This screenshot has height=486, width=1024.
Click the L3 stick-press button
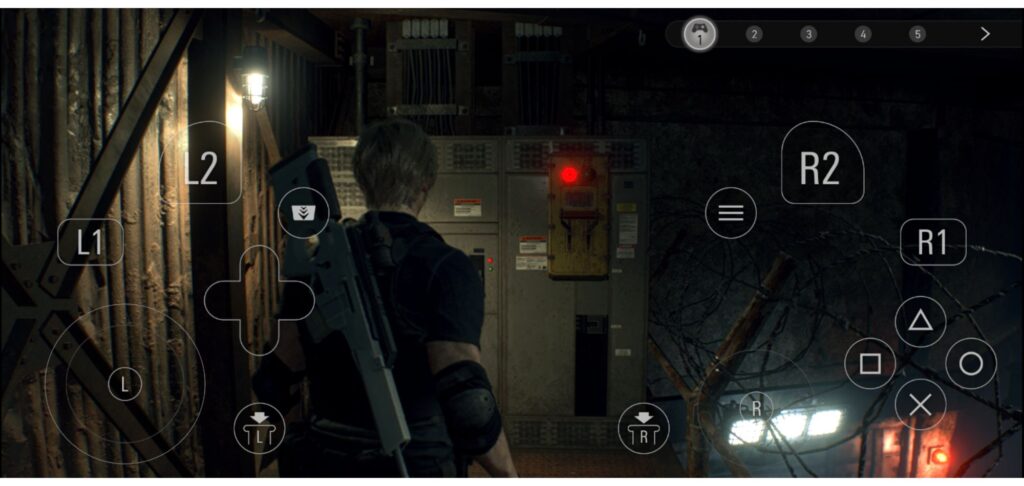(x=259, y=428)
